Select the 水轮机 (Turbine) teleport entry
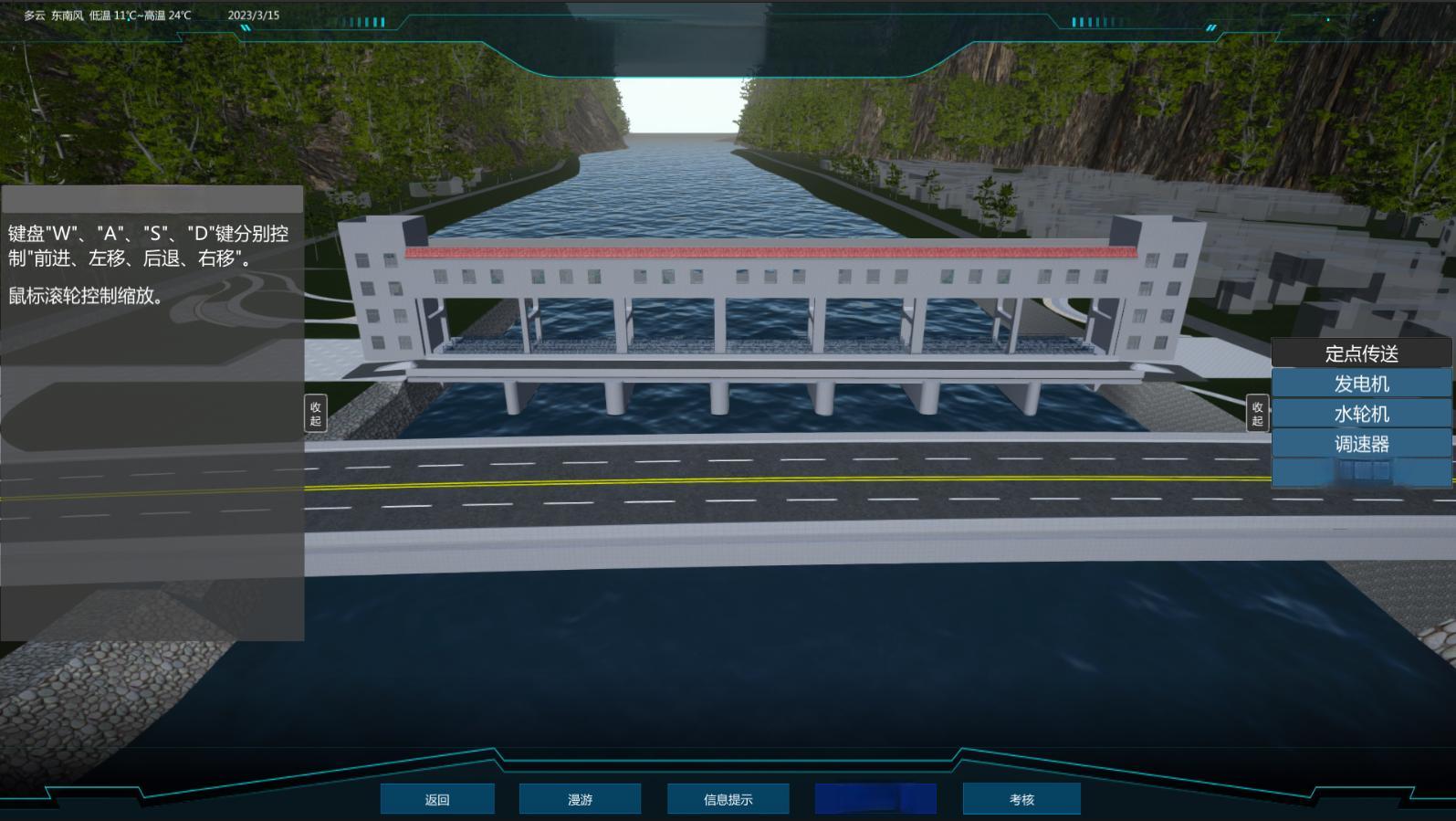The width and height of the screenshot is (1456, 821). coord(1361,414)
